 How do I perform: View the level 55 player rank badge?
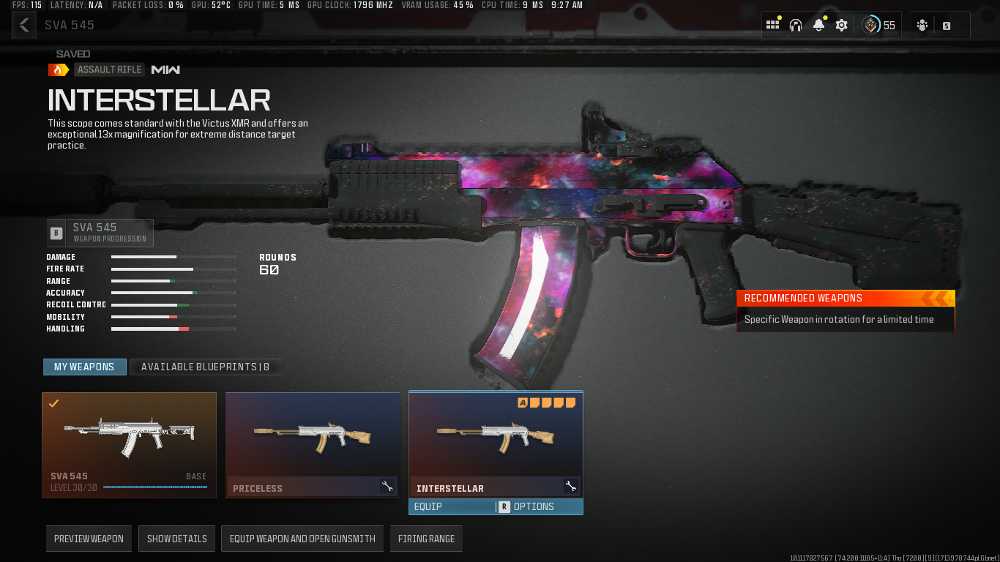point(879,25)
